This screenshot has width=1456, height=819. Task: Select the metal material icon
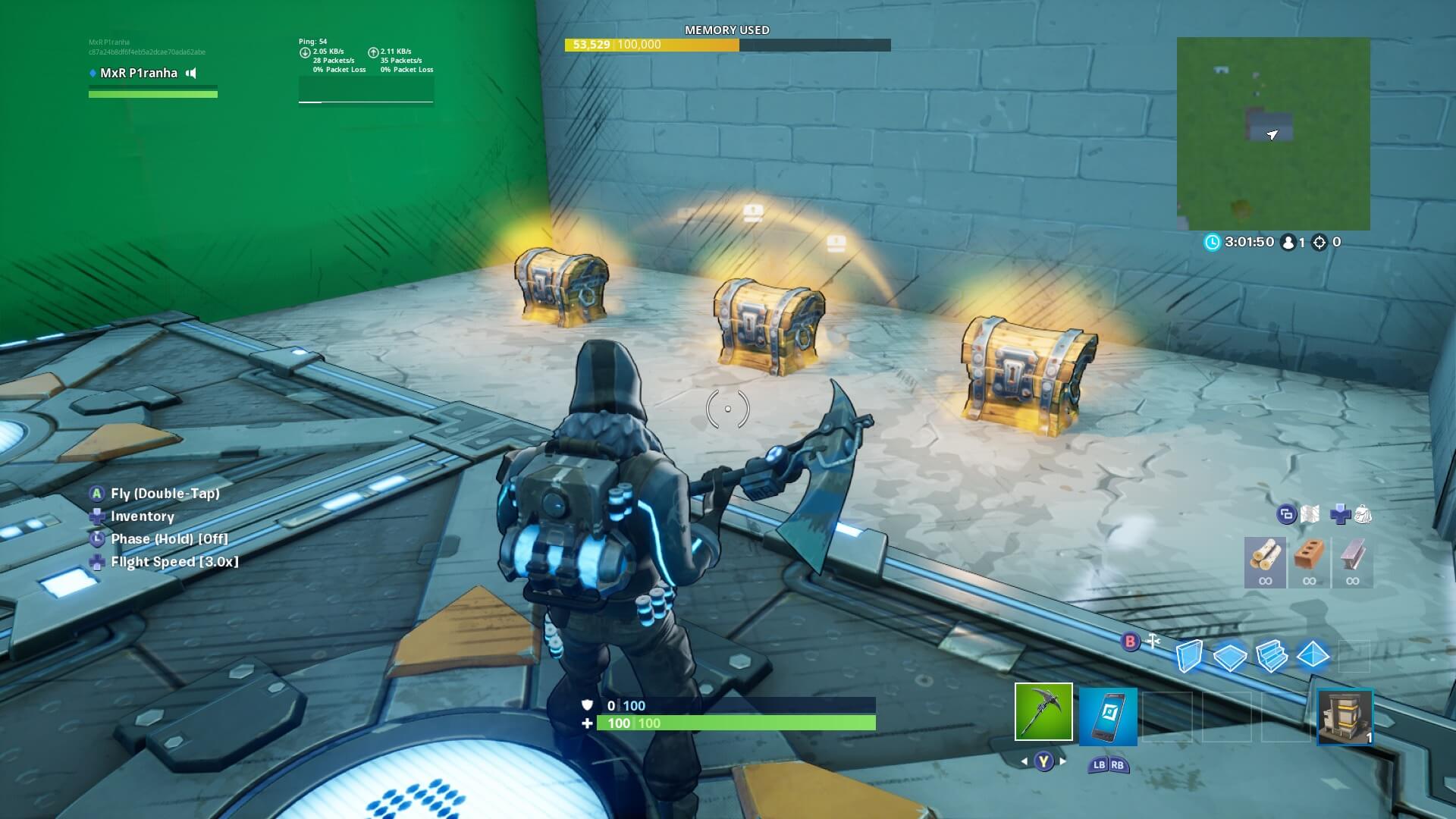click(x=1354, y=561)
